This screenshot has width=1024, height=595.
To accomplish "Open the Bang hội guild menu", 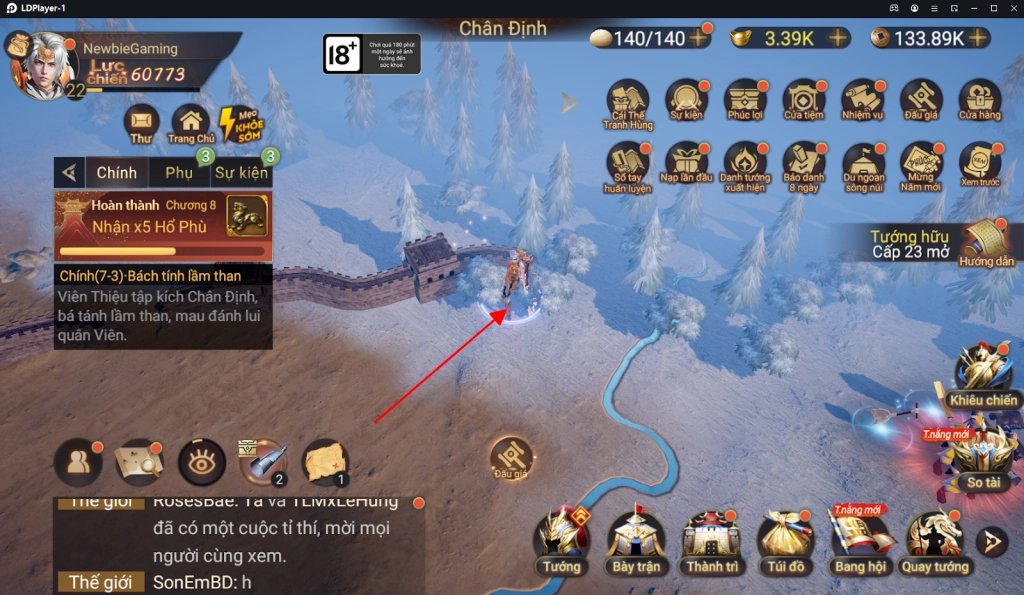I will click(859, 540).
